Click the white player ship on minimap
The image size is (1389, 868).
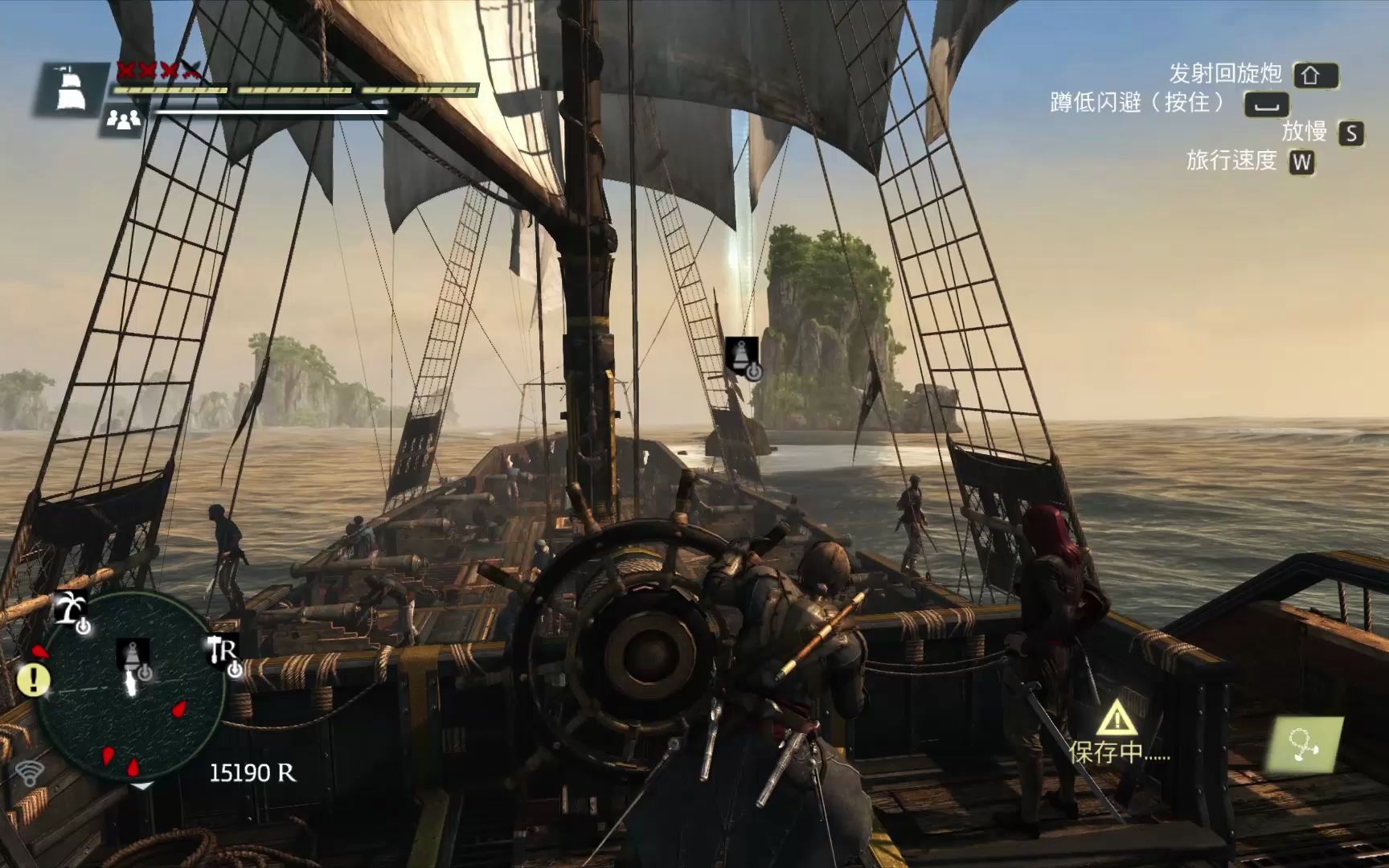(x=129, y=686)
